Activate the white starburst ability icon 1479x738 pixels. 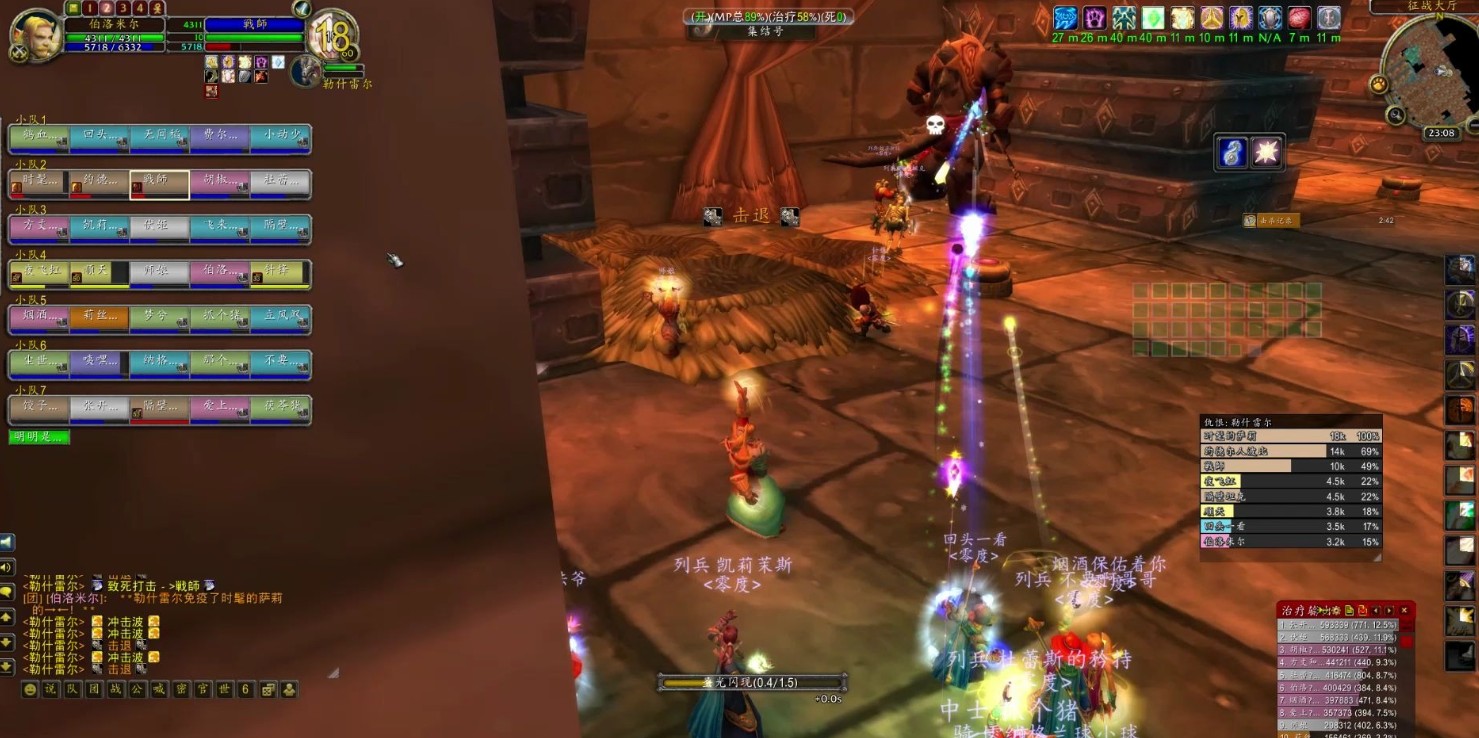[1267, 152]
